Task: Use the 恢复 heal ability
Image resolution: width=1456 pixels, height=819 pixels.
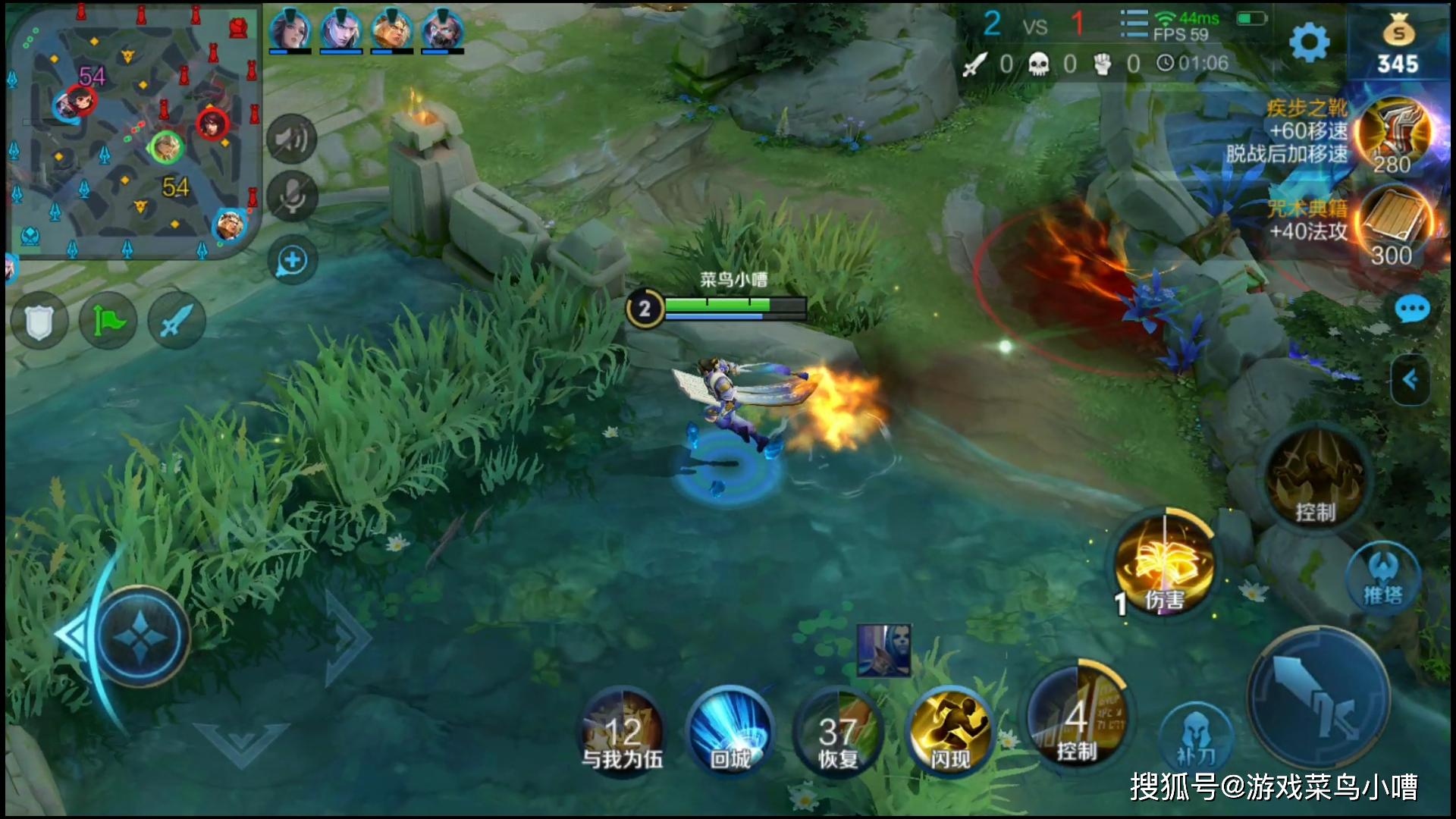Action: [838, 732]
